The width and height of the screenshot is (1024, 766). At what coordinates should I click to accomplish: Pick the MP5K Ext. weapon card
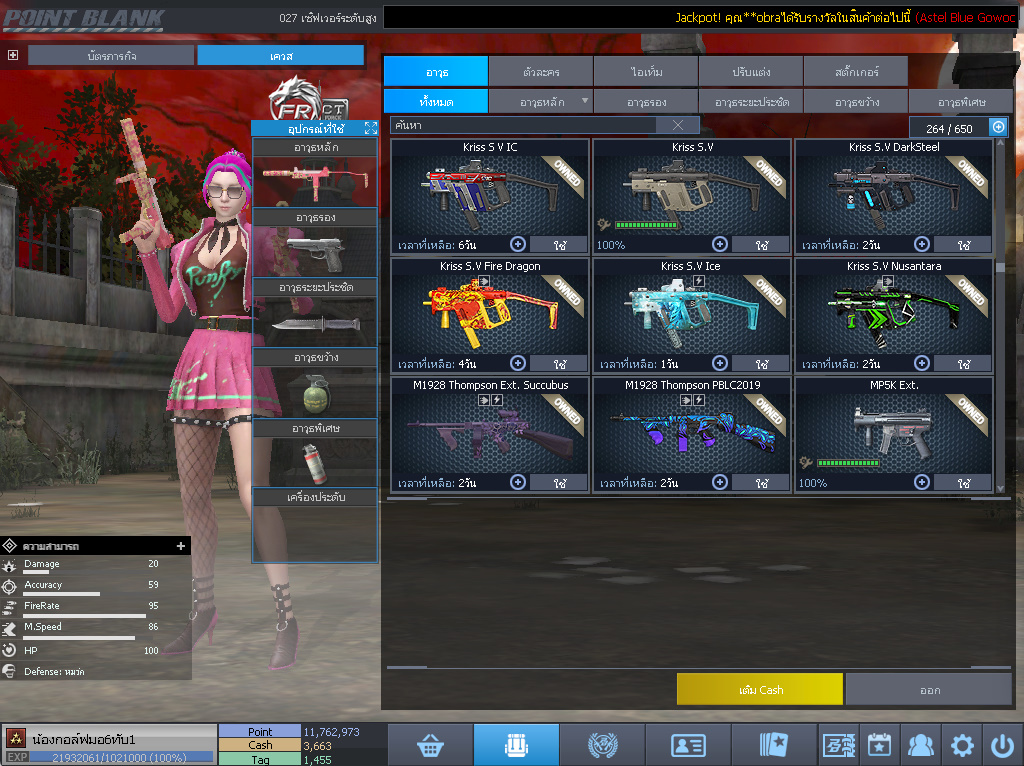pyautogui.click(x=894, y=424)
